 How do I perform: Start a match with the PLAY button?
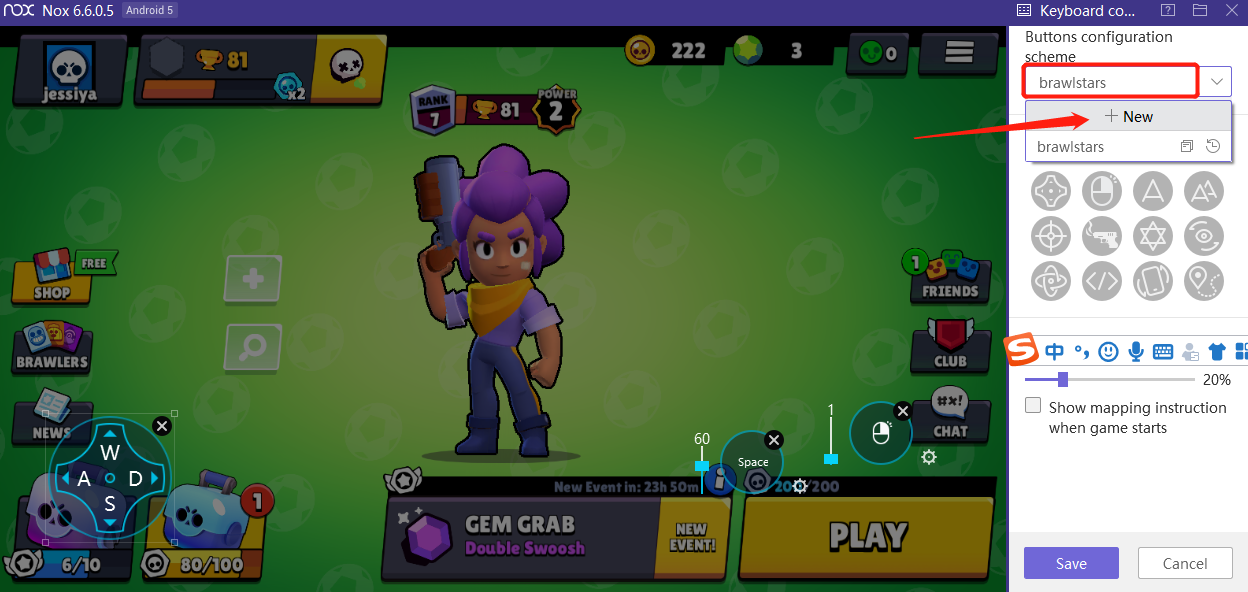[866, 537]
